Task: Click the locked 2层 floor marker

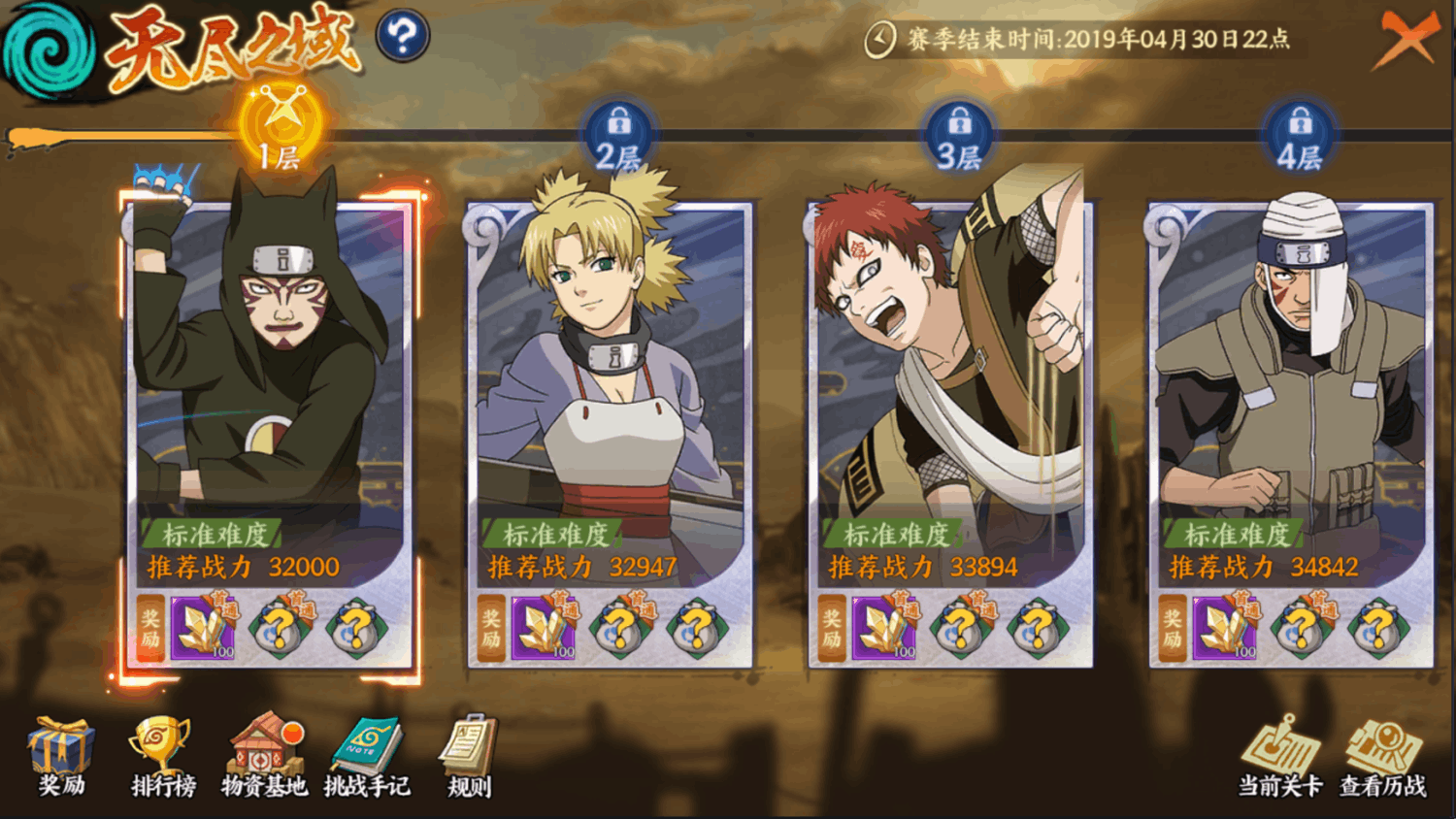Action: pos(618,136)
